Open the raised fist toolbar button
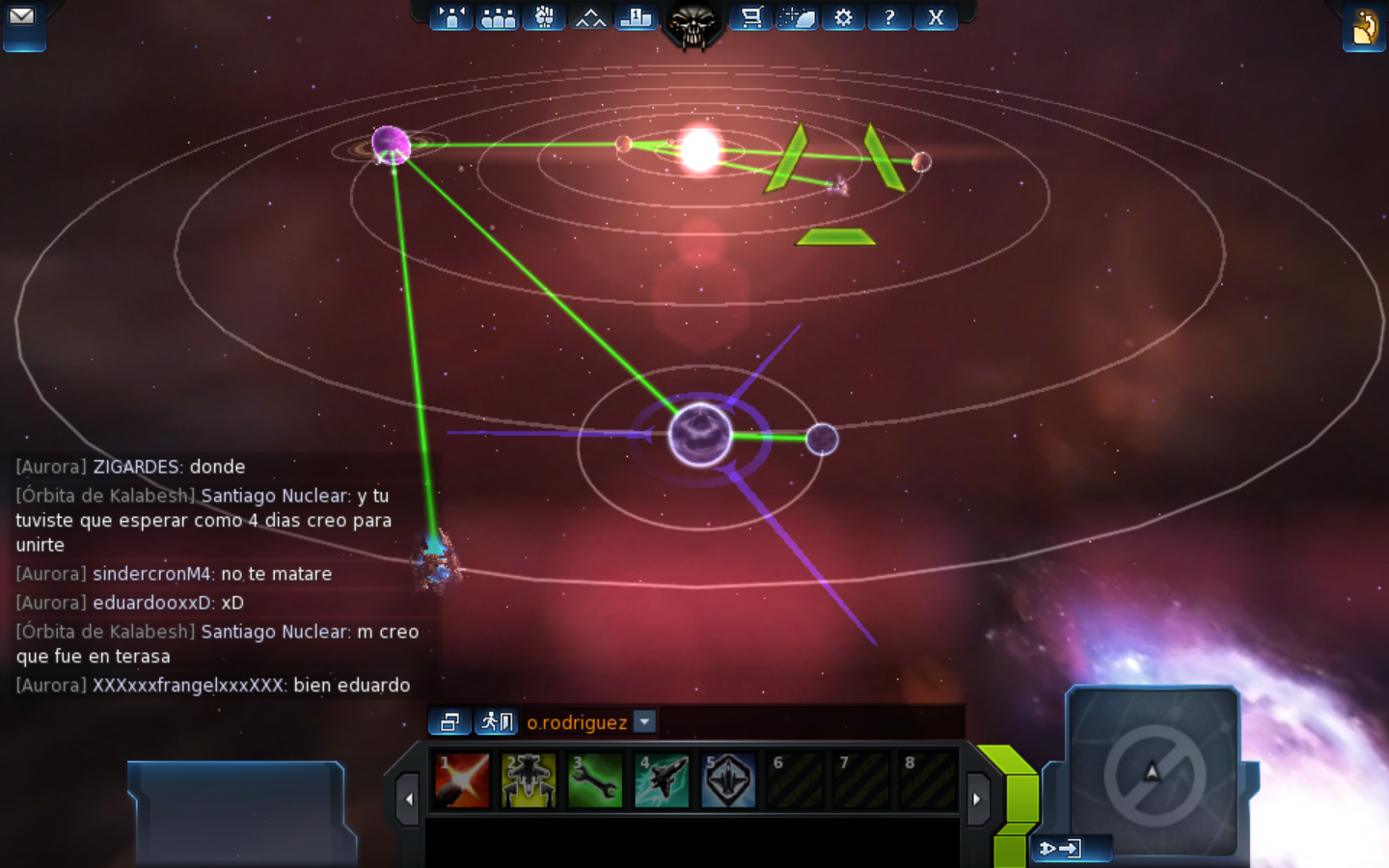Image resolution: width=1389 pixels, height=868 pixels. tap(544, 17)
